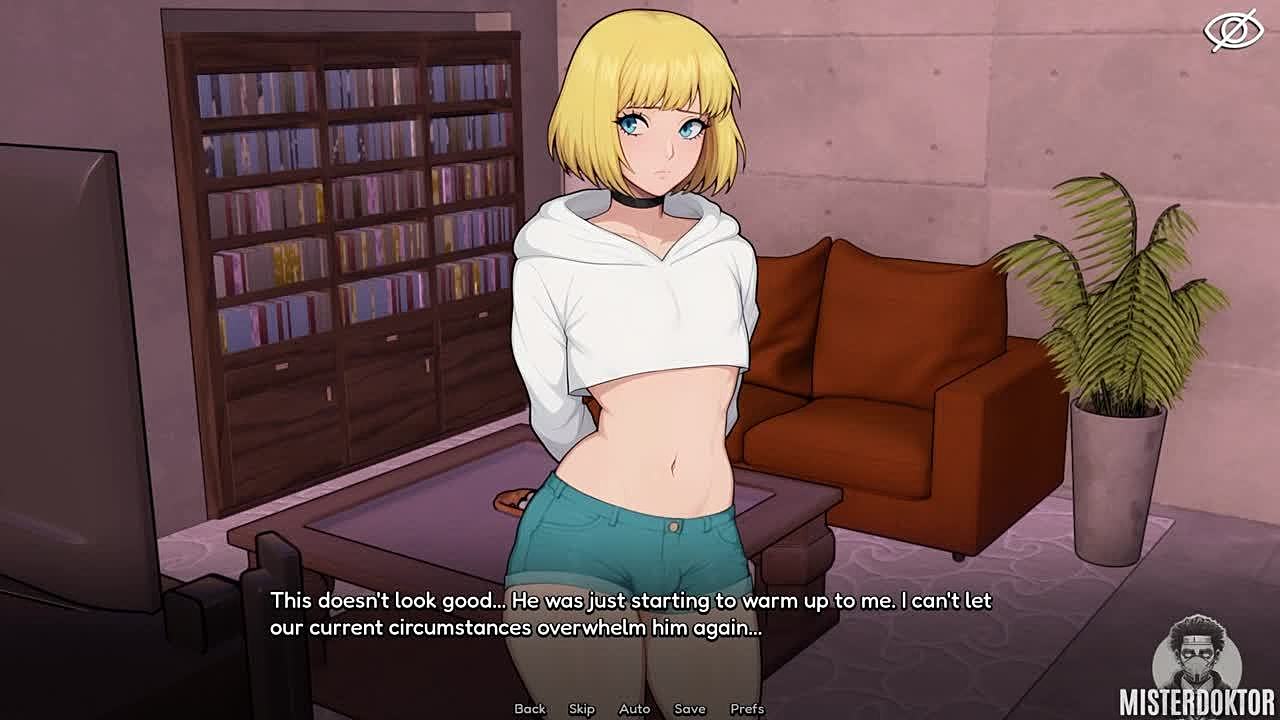Open the Prefs settings screen
Screen dimensions: 1280x720
point(747,709)
